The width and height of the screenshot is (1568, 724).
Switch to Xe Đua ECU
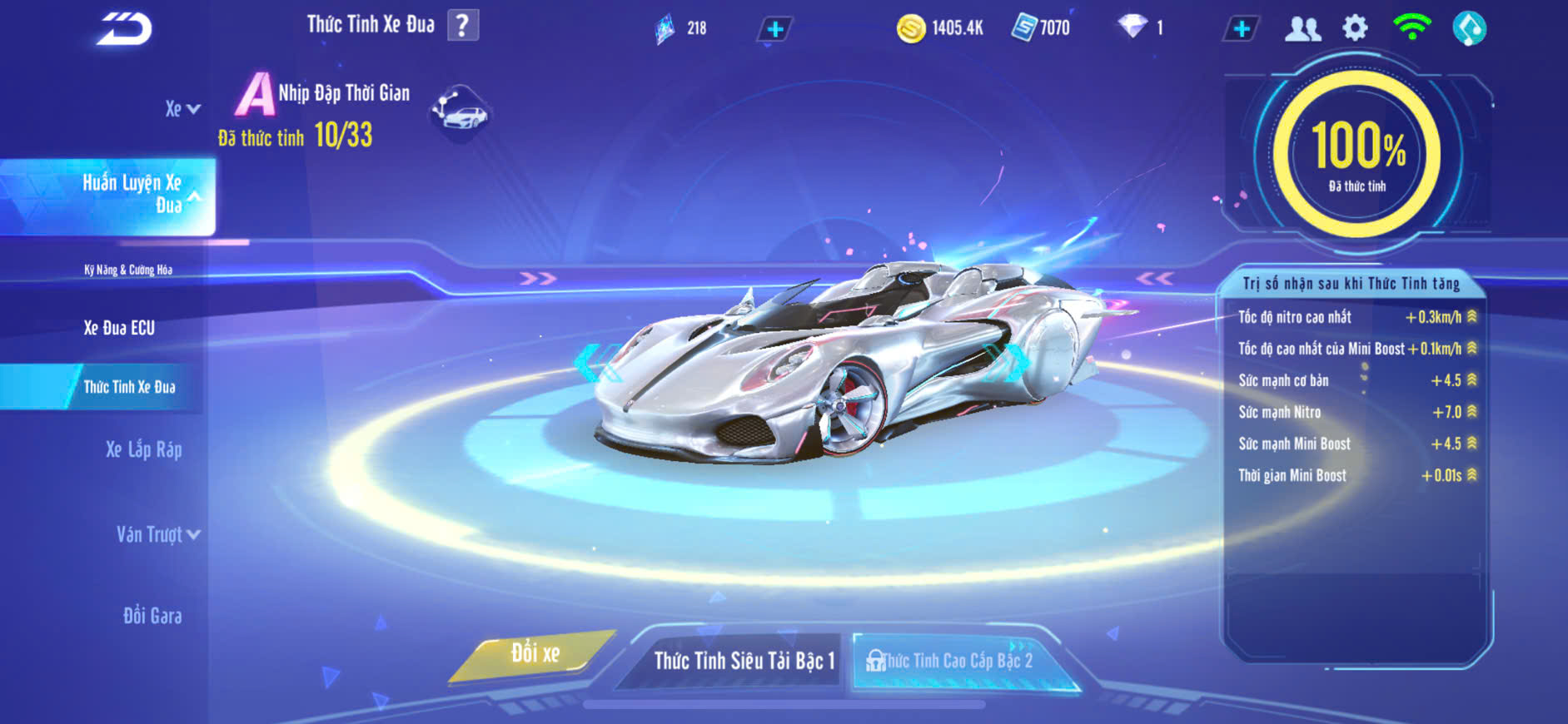click(119, 328)
